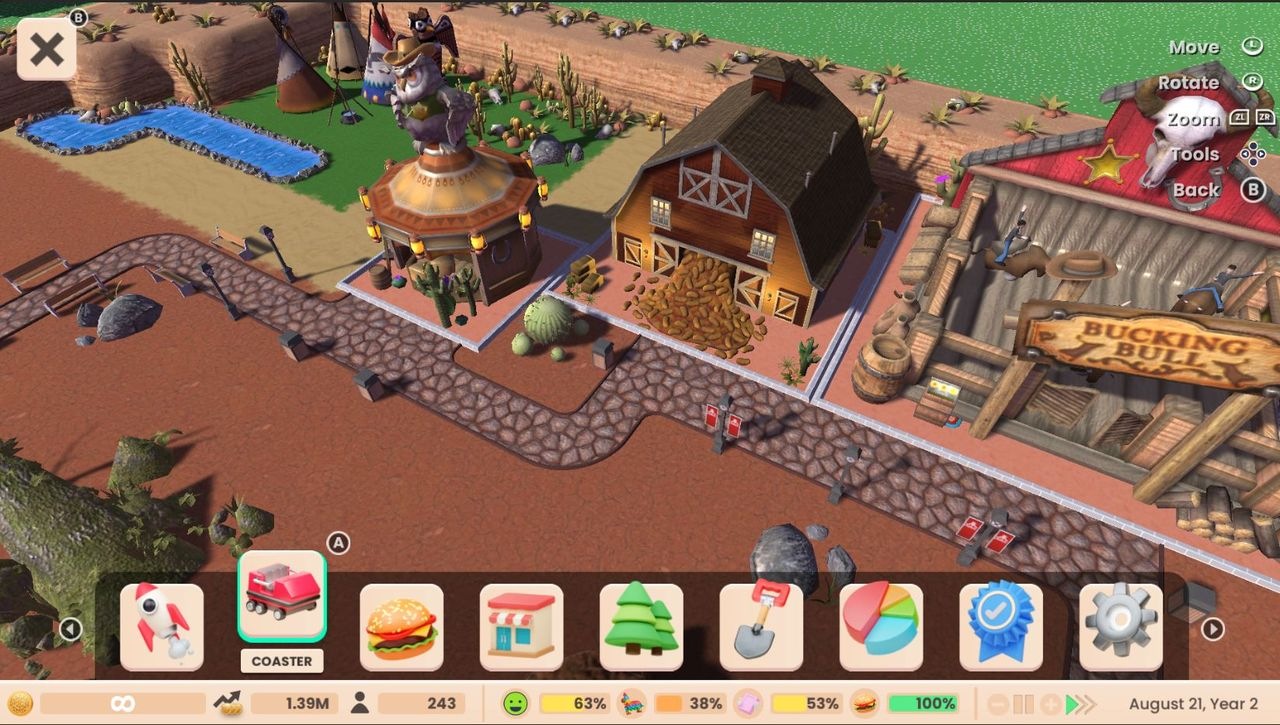Close the build view with the X button
The height and width of the screenshot is (725, 1280).
[x=47, y=49]
